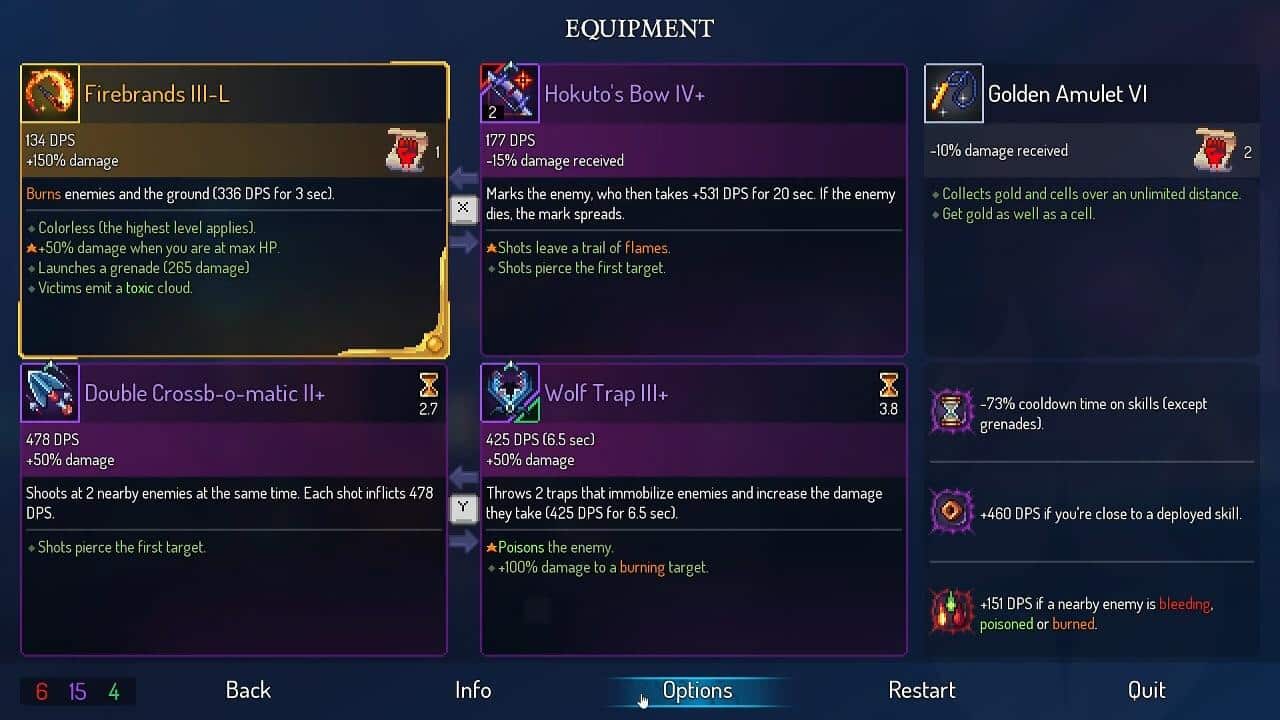Select the skill cooldown reduction mutation
Screen dimensions: 1280x720
pos(1091,413)
